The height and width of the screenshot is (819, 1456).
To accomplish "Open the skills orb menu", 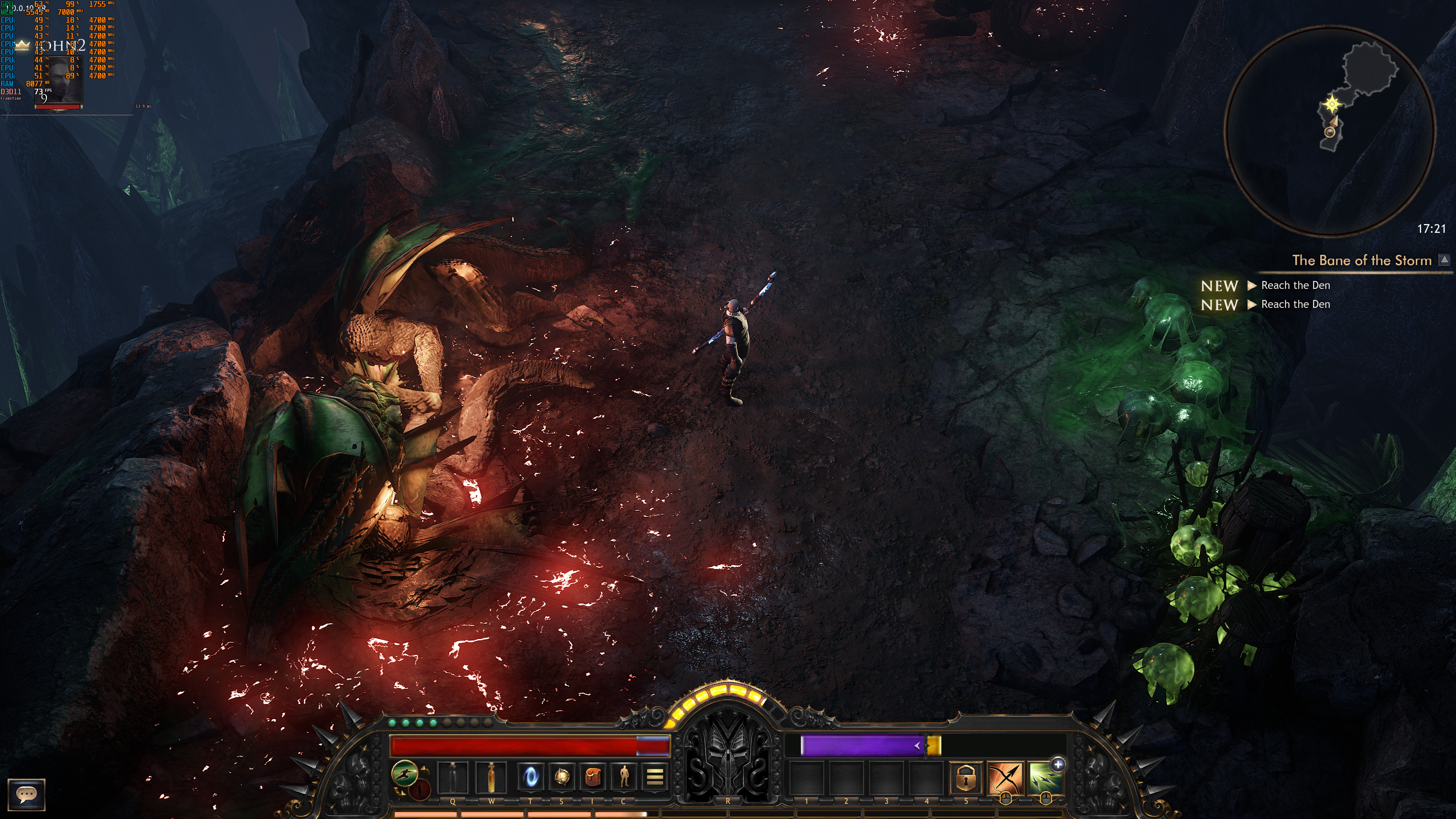I will [561, 777].
